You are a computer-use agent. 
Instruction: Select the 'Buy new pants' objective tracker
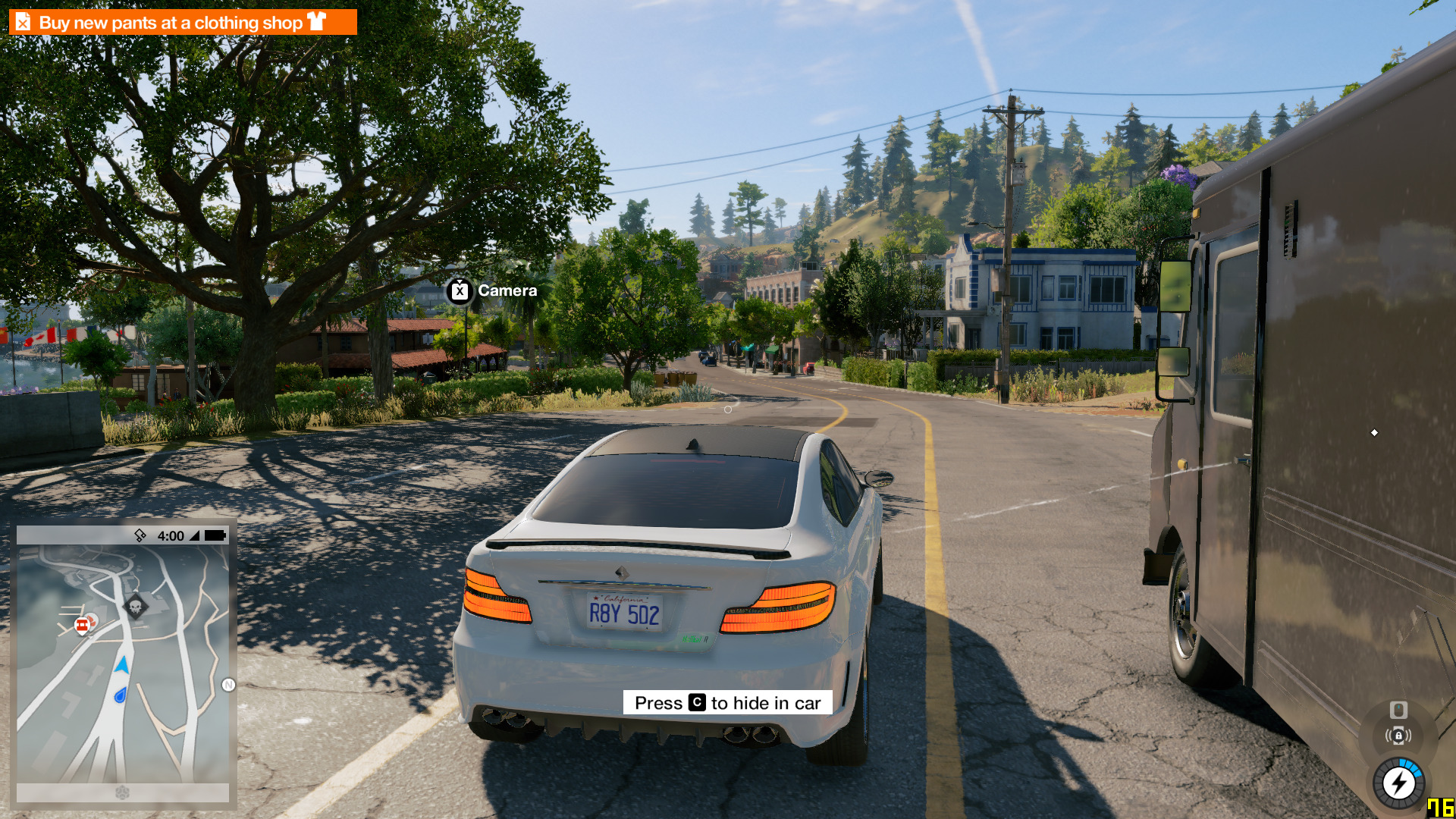pyautogui.click(x=182, y=22)
